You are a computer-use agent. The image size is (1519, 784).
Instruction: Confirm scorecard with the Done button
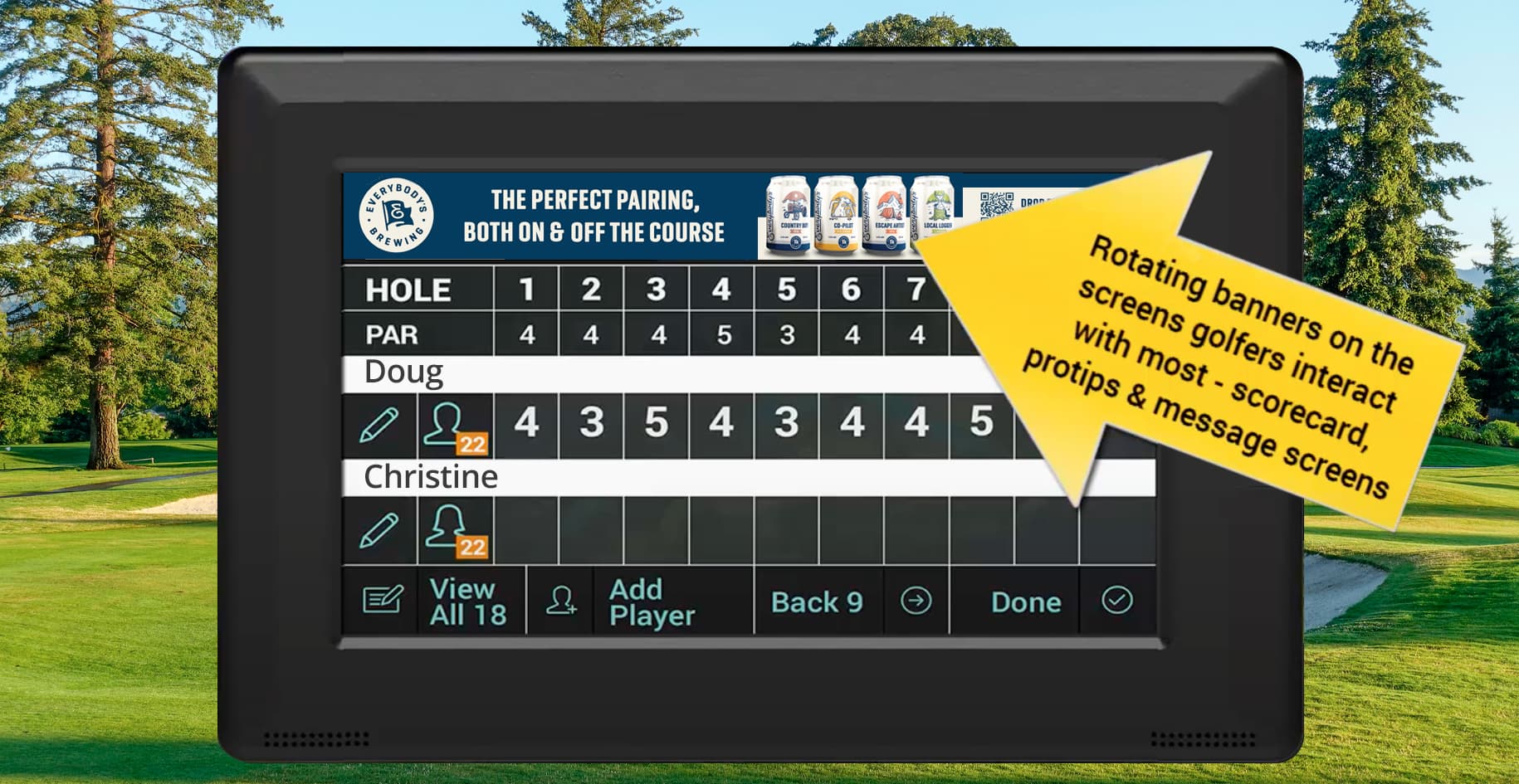[1025, 601]
